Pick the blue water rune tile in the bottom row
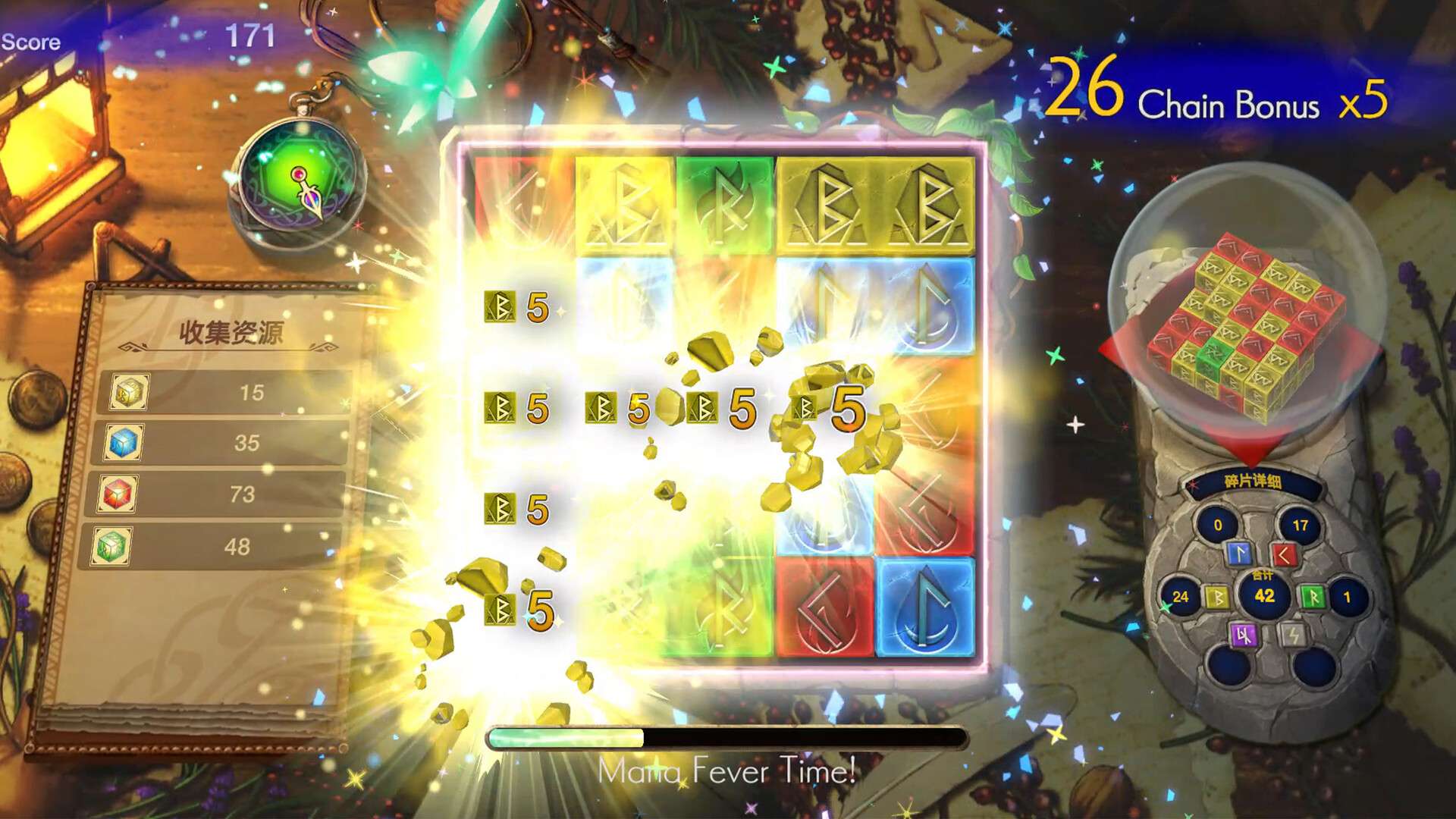Viewport: 1456px width, 819px height. (x=924, y=607)
